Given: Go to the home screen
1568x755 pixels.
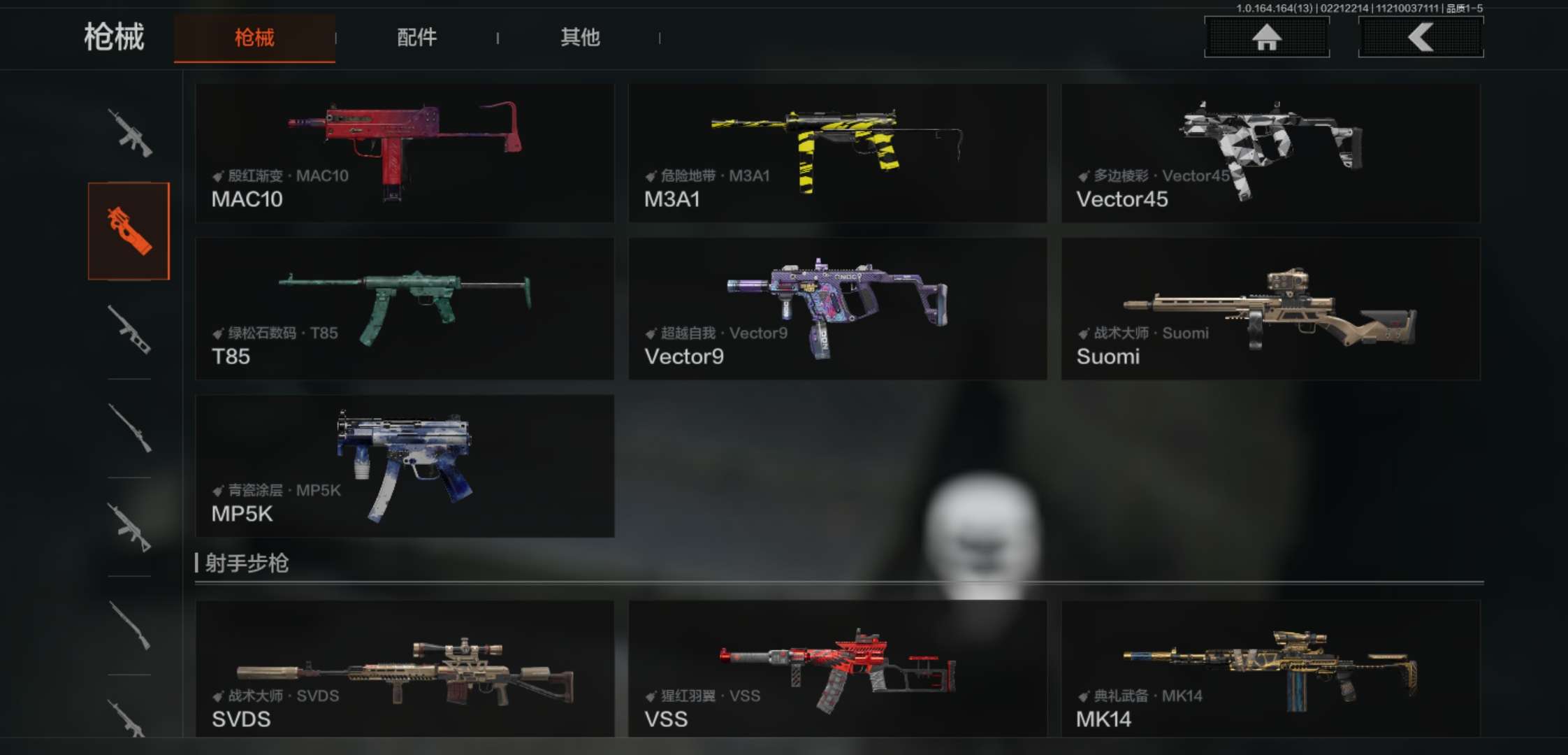Looking at the screenshot, I should tap(1266, 37).
